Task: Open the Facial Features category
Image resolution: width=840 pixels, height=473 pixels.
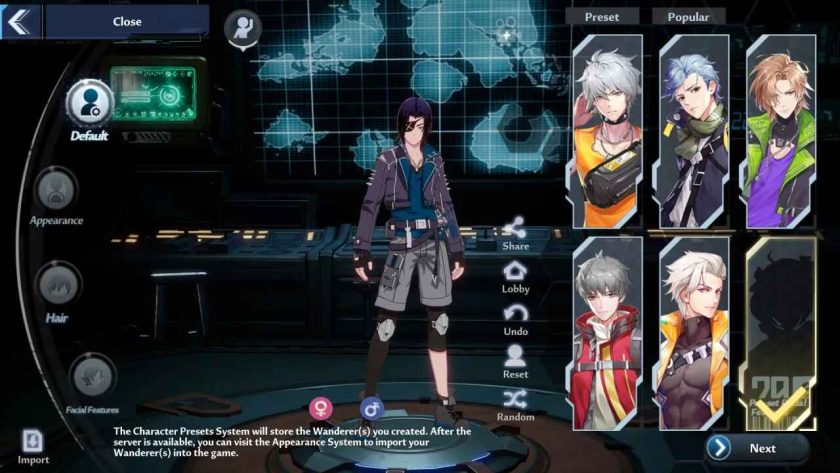Action: point(94,376)
